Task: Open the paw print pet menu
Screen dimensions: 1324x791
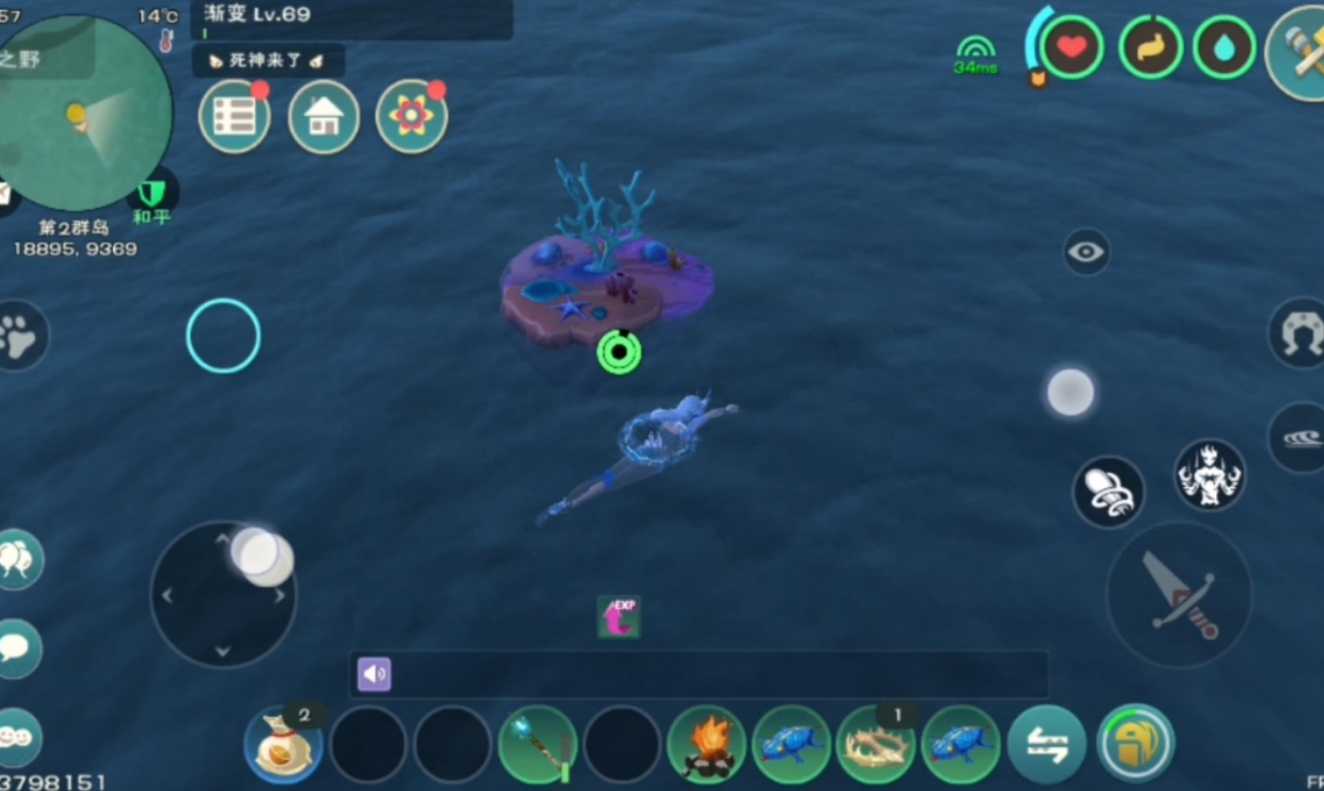Action: click(19, 337)
